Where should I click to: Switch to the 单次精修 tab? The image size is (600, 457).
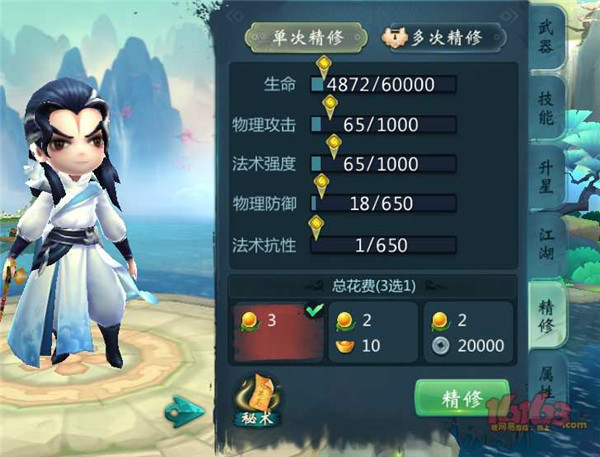point(307,37)
